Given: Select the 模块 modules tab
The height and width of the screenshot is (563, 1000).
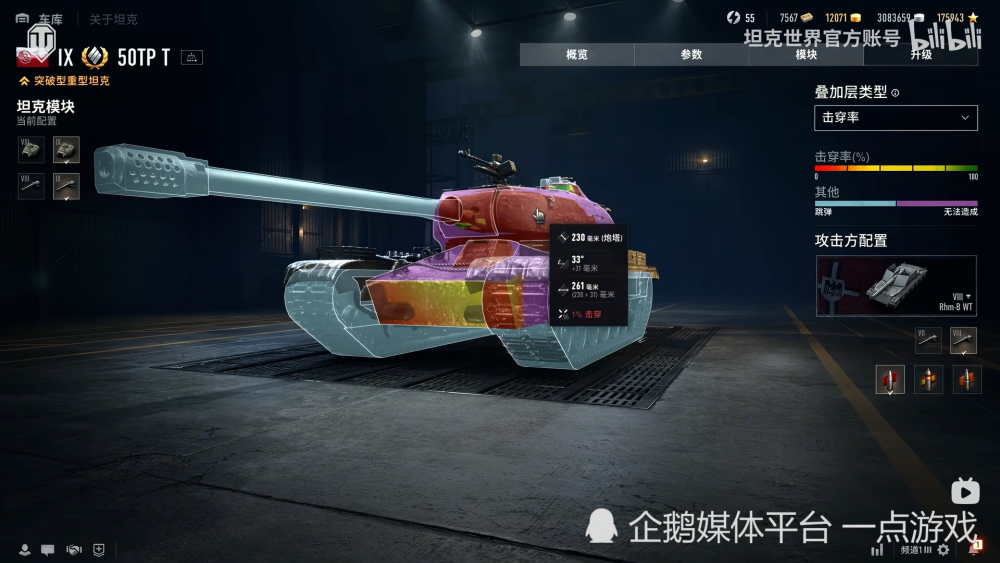Looking at the screenshot, I should point(806,55).
